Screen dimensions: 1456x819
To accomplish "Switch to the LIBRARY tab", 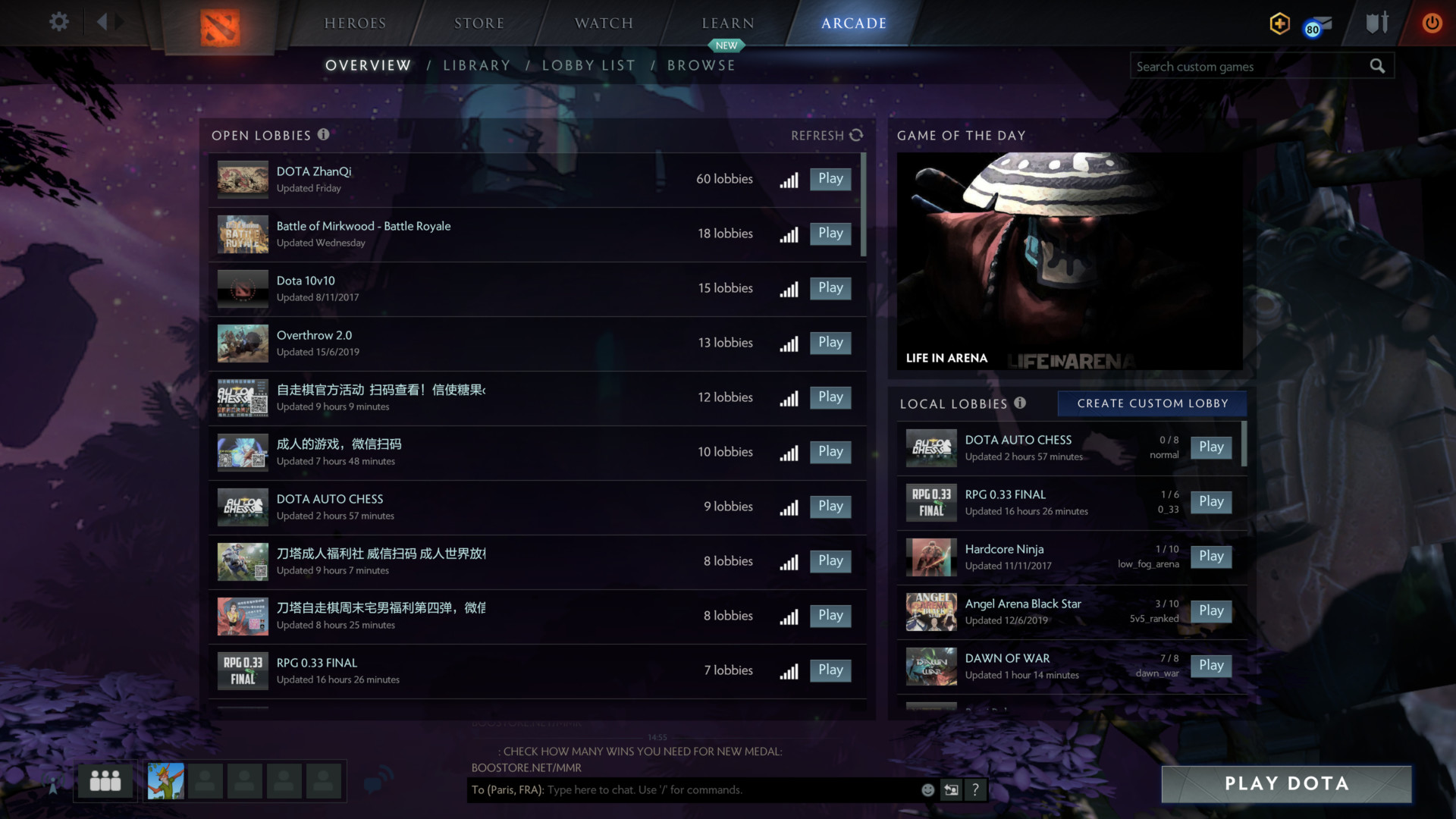I will pos(477,65).
